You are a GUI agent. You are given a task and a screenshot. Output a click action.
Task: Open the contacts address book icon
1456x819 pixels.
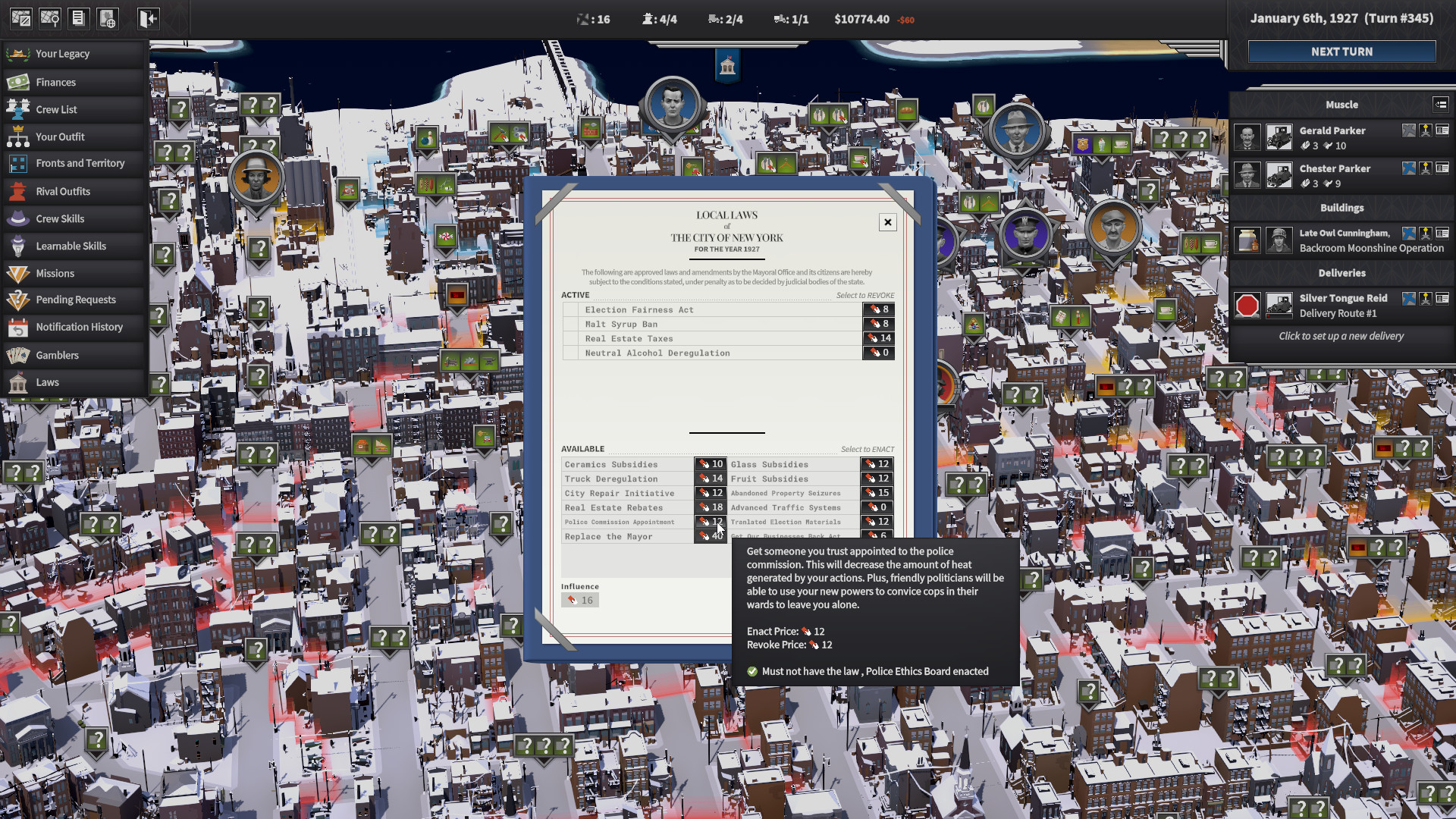click(108, 18)
